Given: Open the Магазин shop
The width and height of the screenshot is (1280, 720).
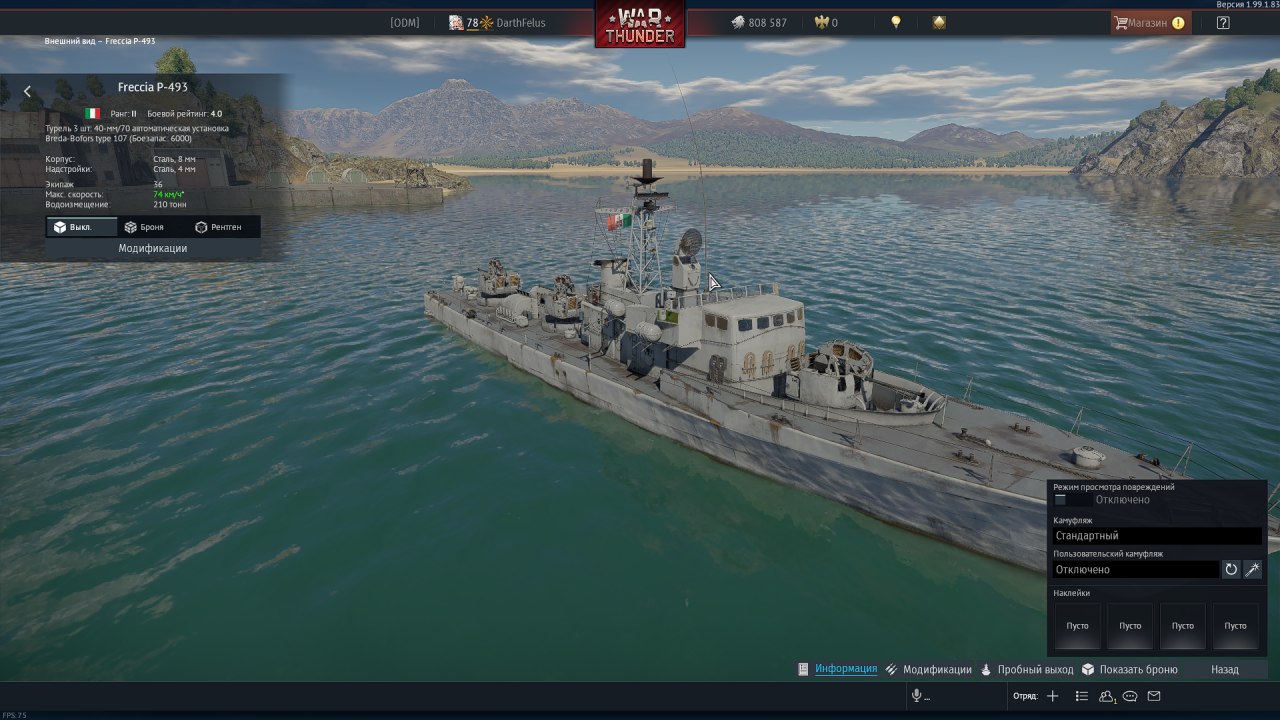Looking at the screenshot, I should [x=1150, y=22].
